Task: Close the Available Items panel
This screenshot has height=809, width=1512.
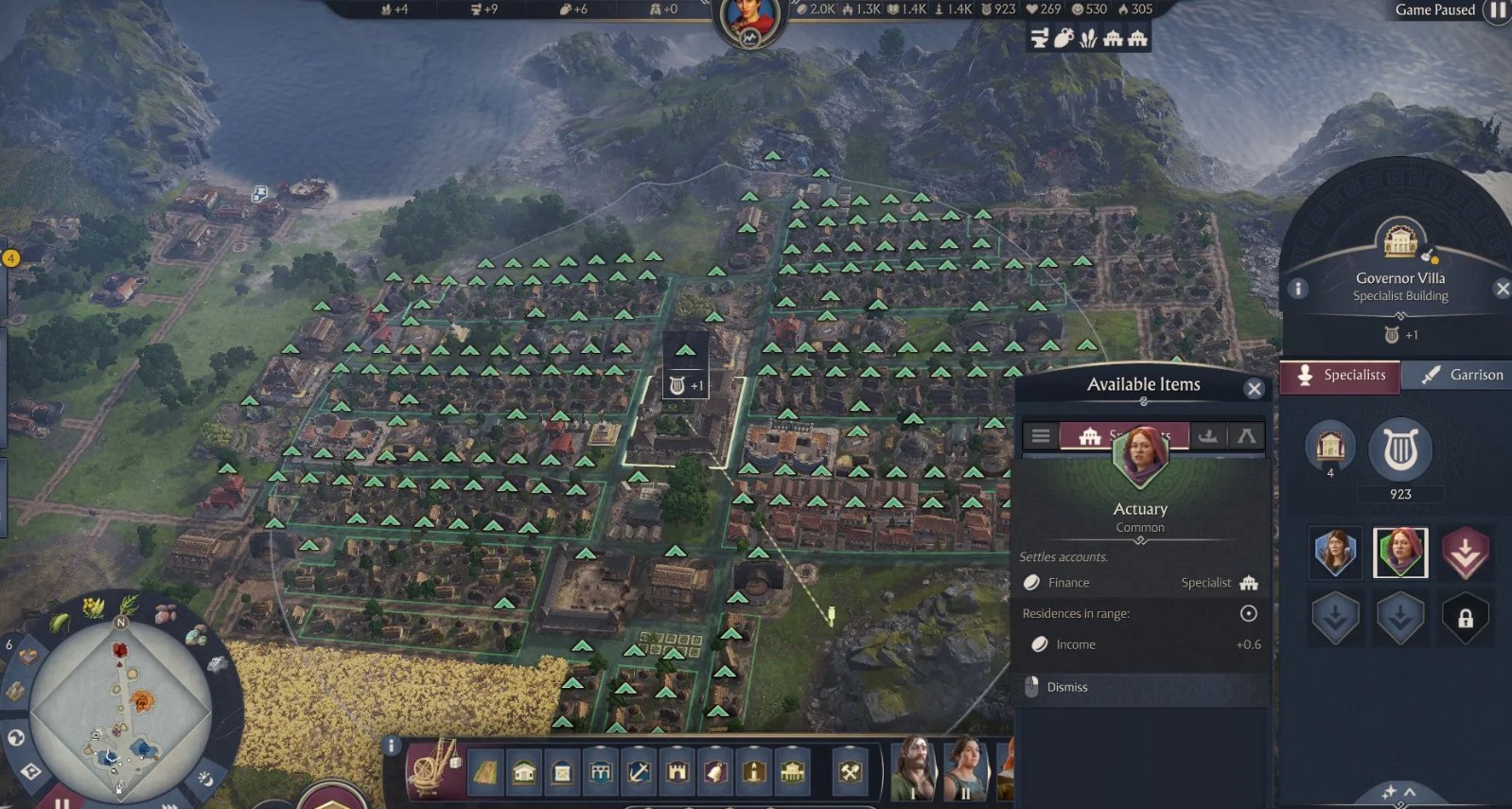Action: coord(1254,389)
